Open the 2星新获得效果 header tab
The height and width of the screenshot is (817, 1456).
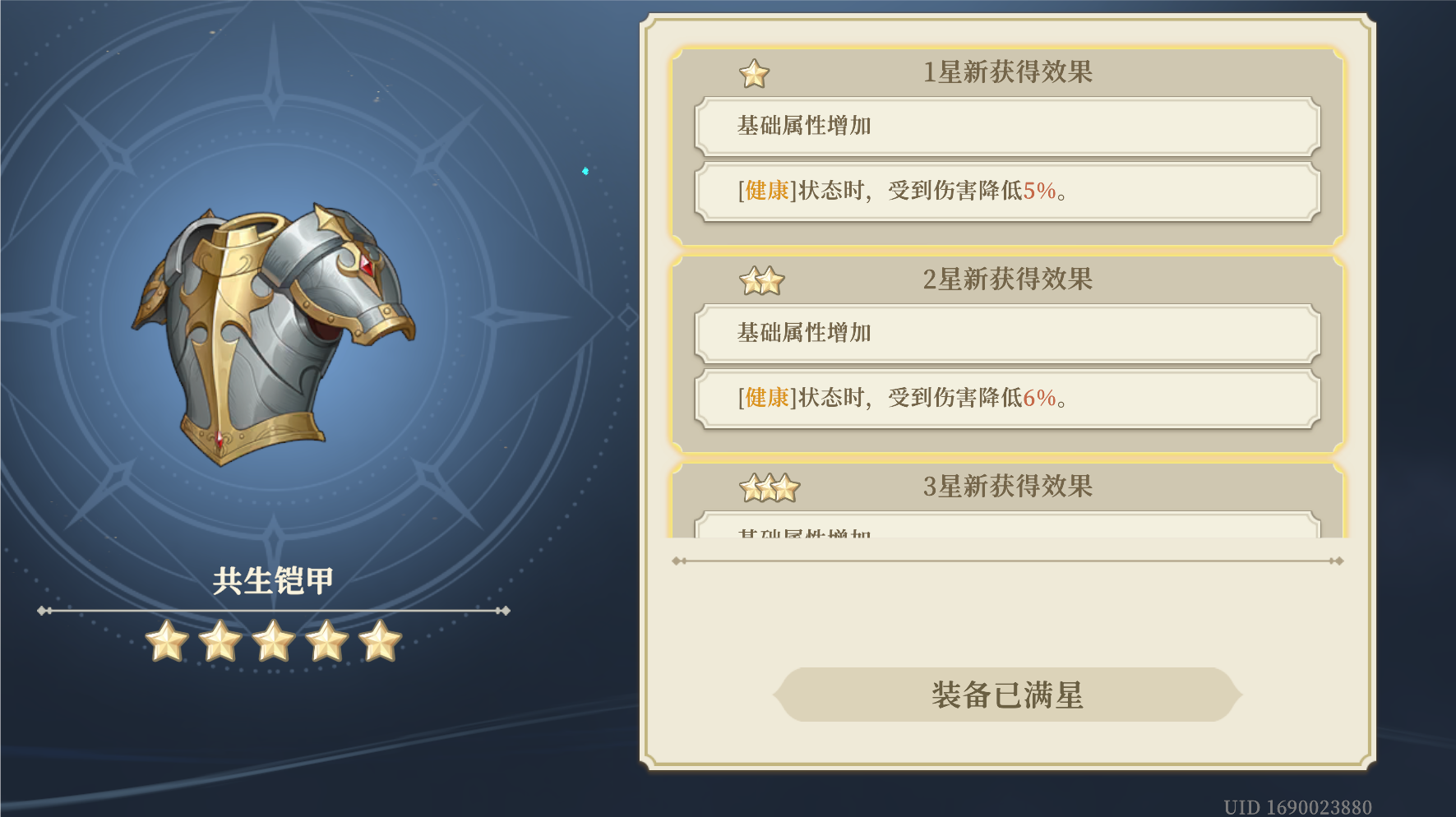click(1010, 279)
